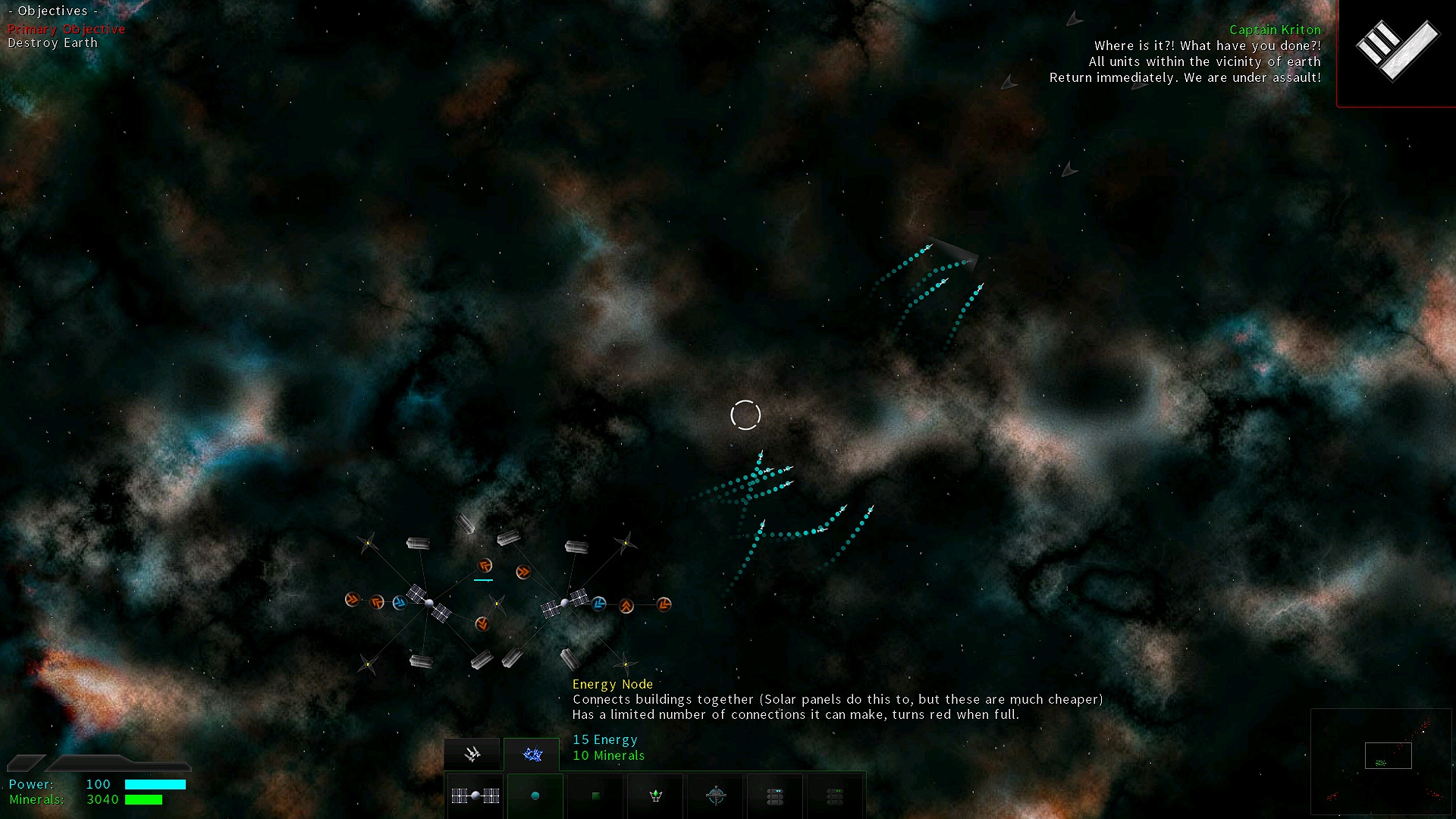
Task: Select the solar panel building
Action: pyautogui.click(x=475, y=795)
